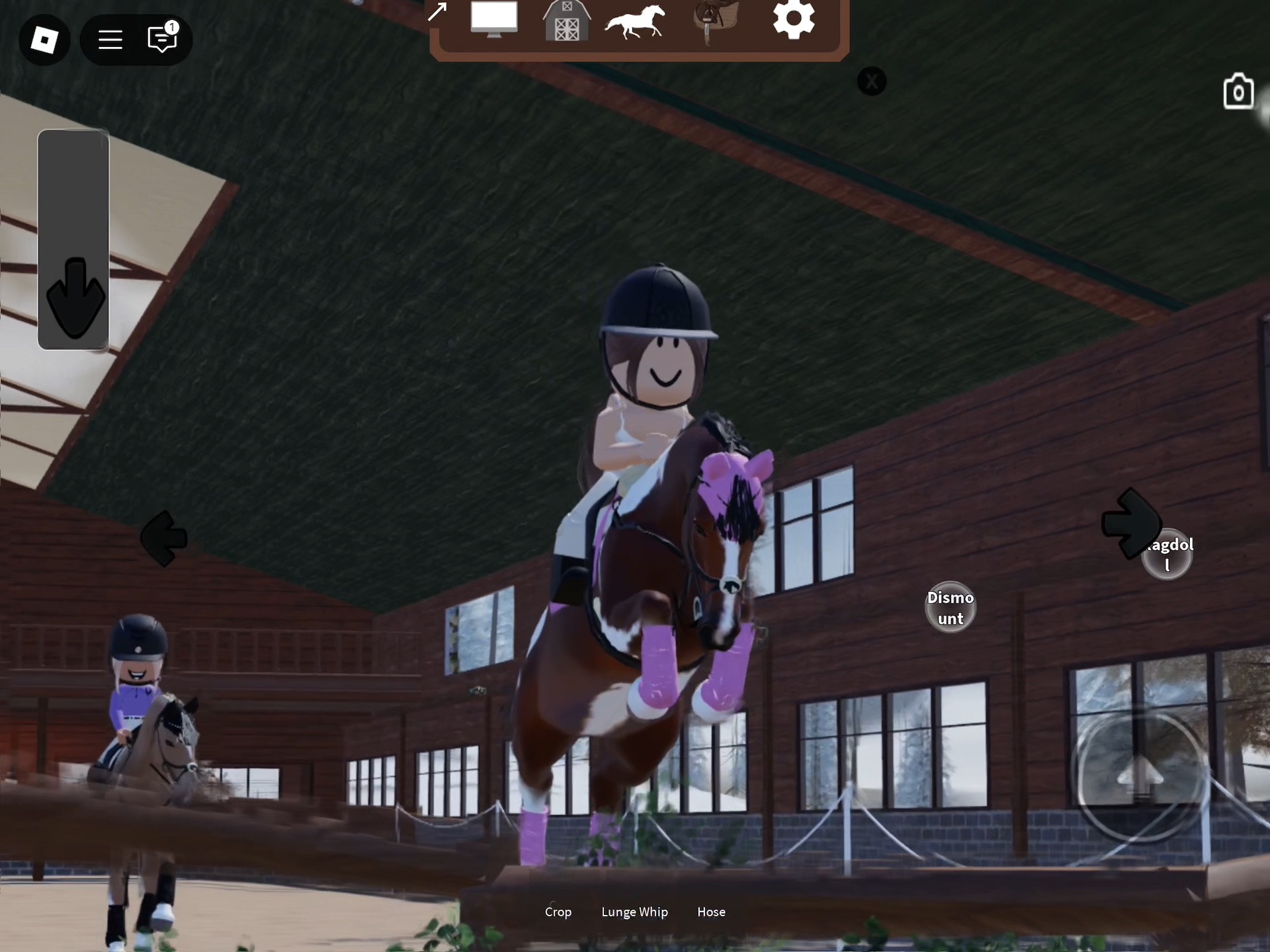Open the running horse menu
Viewport: 1270px width, 952px height.
click(635, 21)
